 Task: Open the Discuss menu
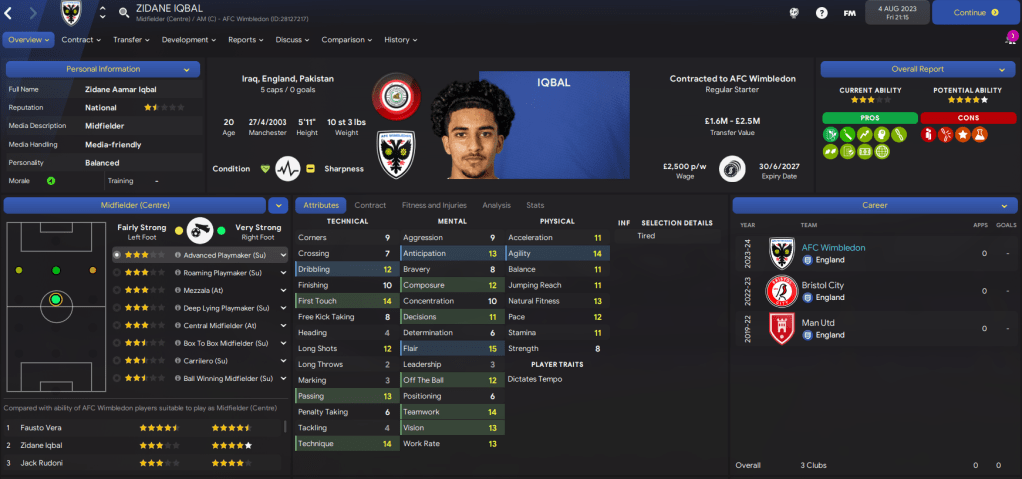tap(292, 40)
